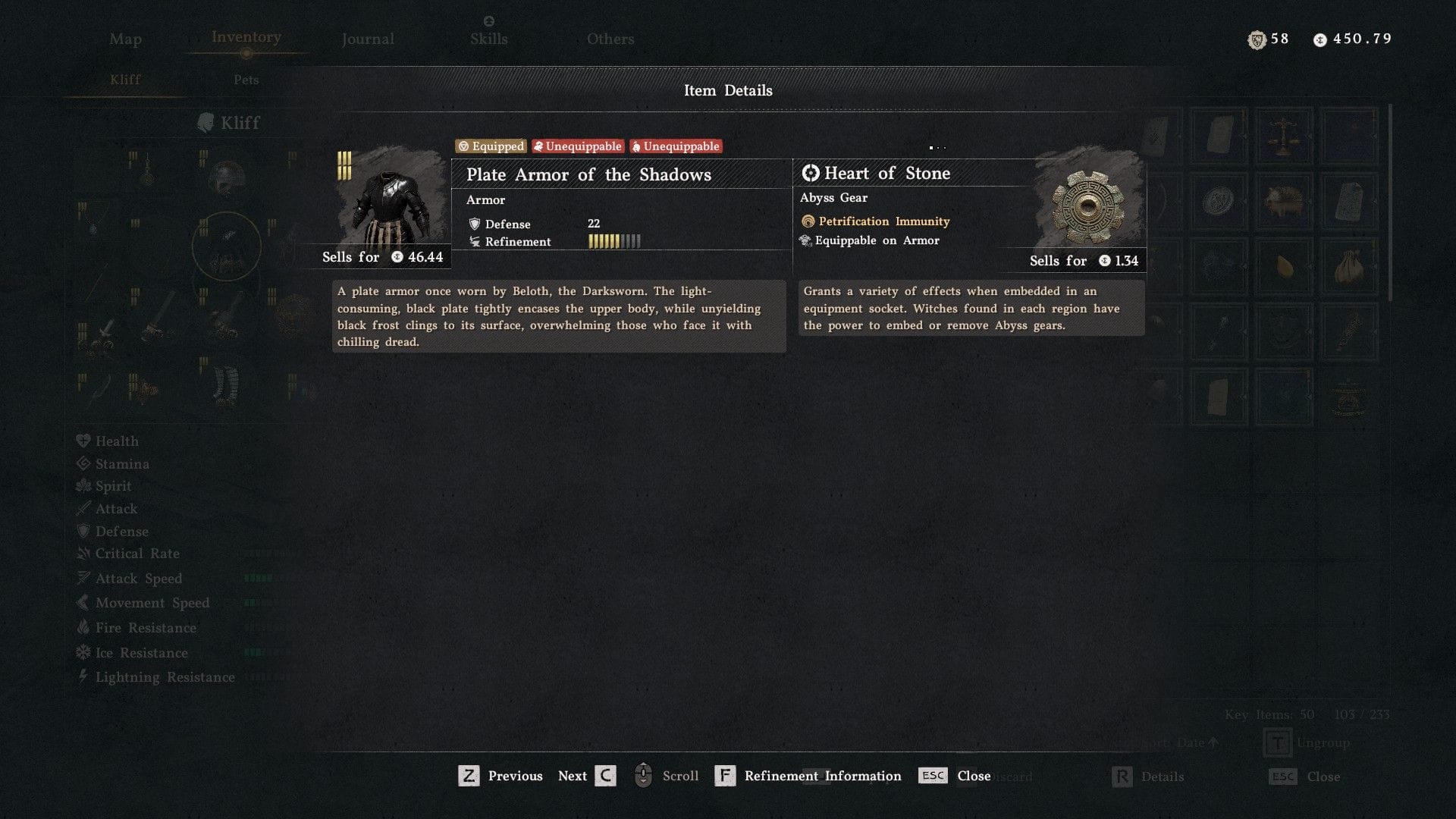Click the golden scales item in the inventory grid

1284,136
